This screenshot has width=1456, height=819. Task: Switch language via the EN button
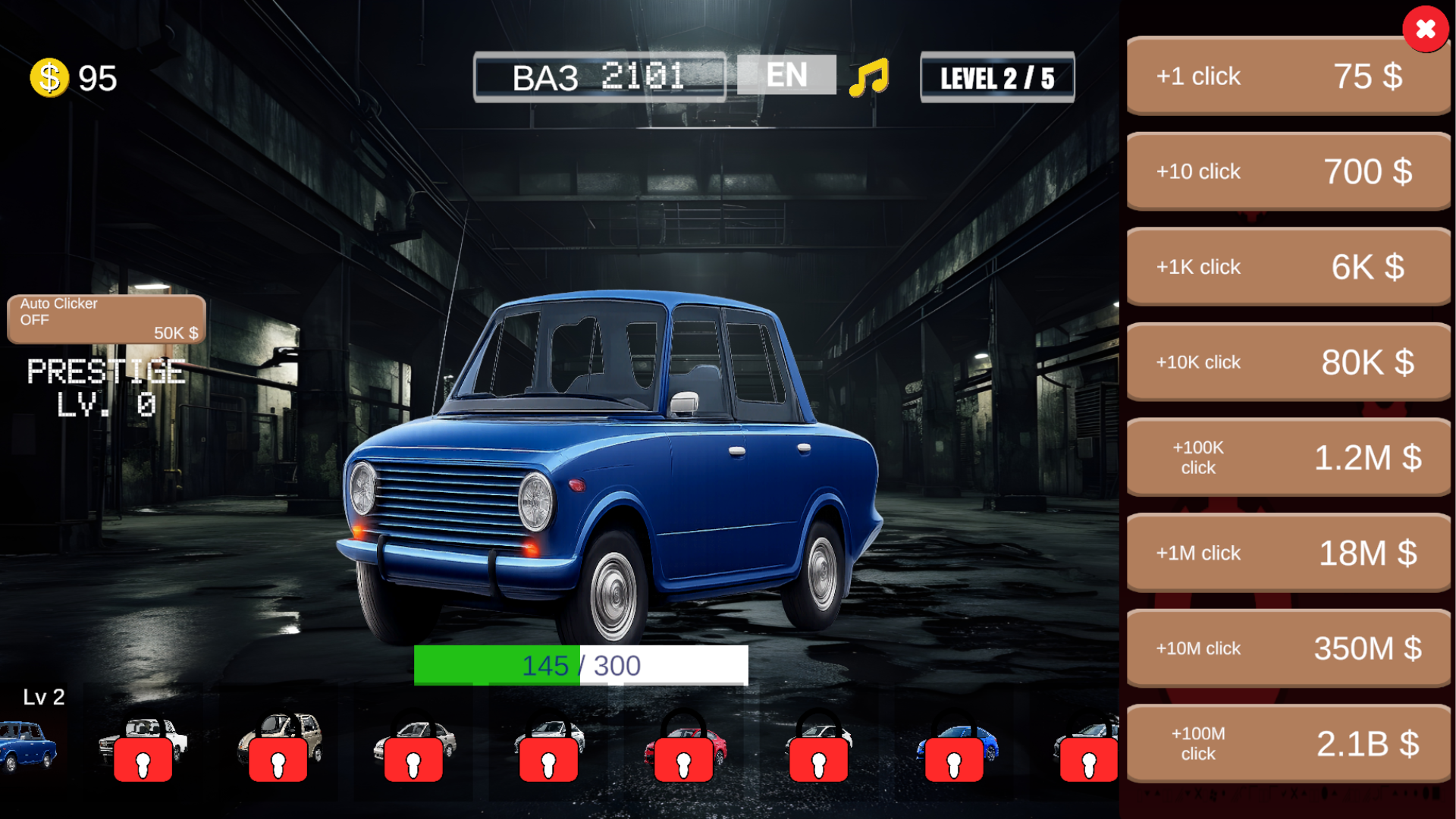click(786, 74)
